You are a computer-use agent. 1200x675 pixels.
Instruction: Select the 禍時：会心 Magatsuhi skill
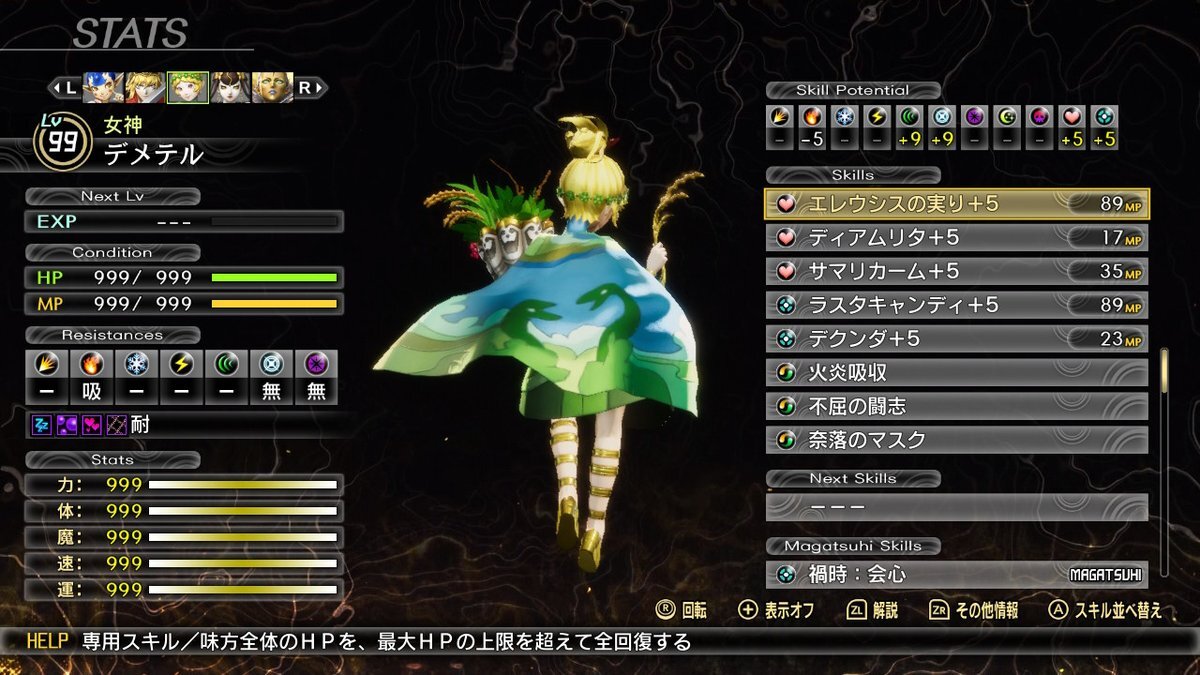point(957,575)
